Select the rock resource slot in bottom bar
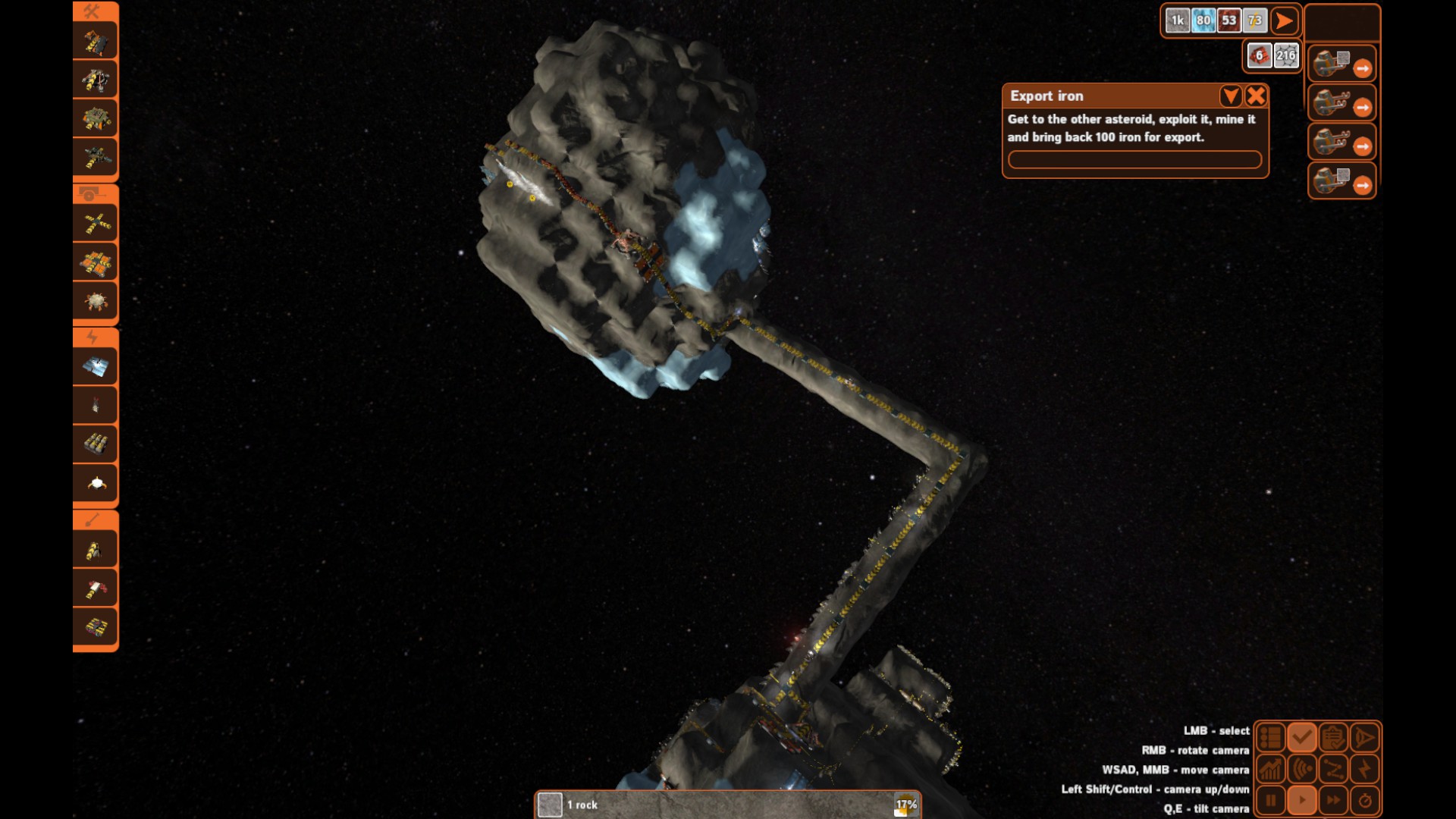 click(x=550, y=805)
